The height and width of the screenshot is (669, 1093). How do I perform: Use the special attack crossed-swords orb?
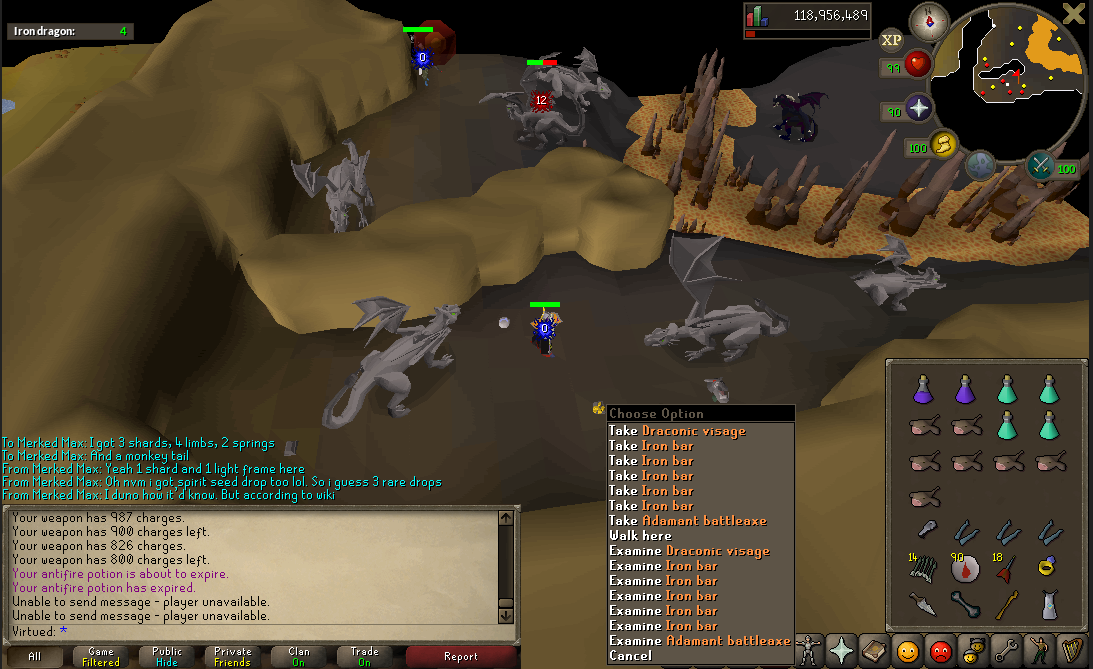pyautogui.click(x=1041, y=165)
